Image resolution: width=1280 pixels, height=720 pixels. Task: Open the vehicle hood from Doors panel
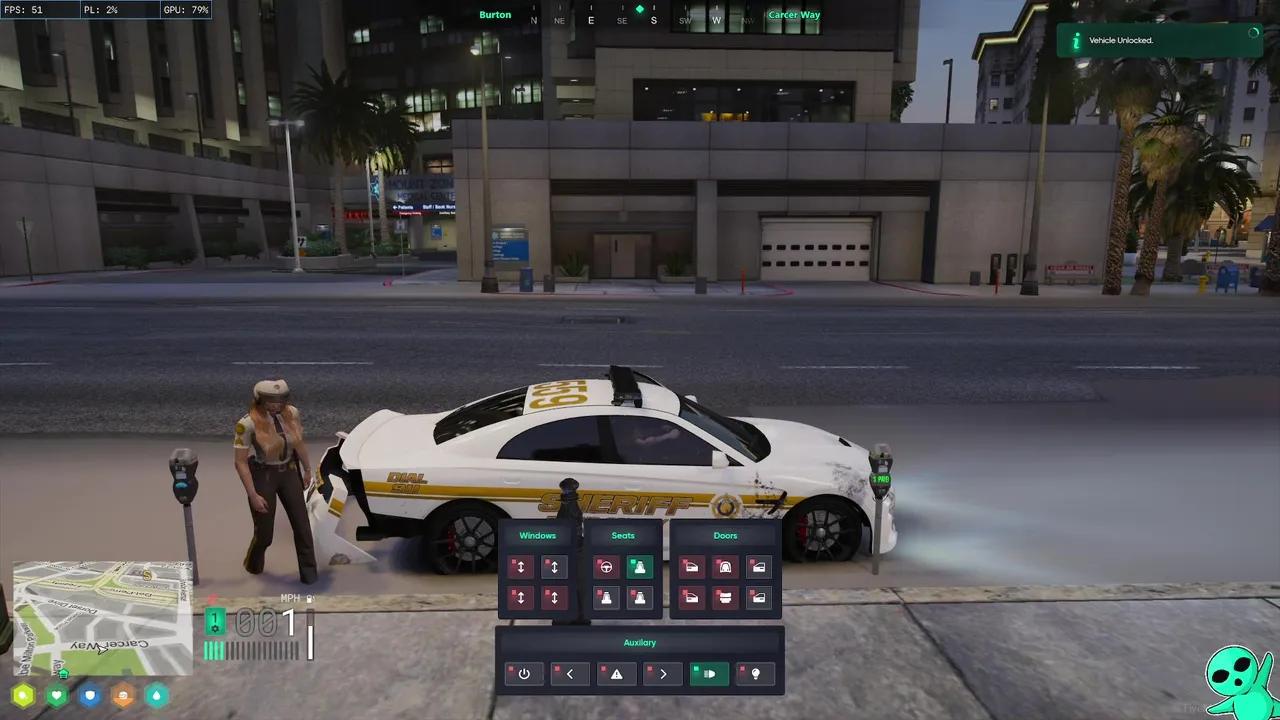725,568
